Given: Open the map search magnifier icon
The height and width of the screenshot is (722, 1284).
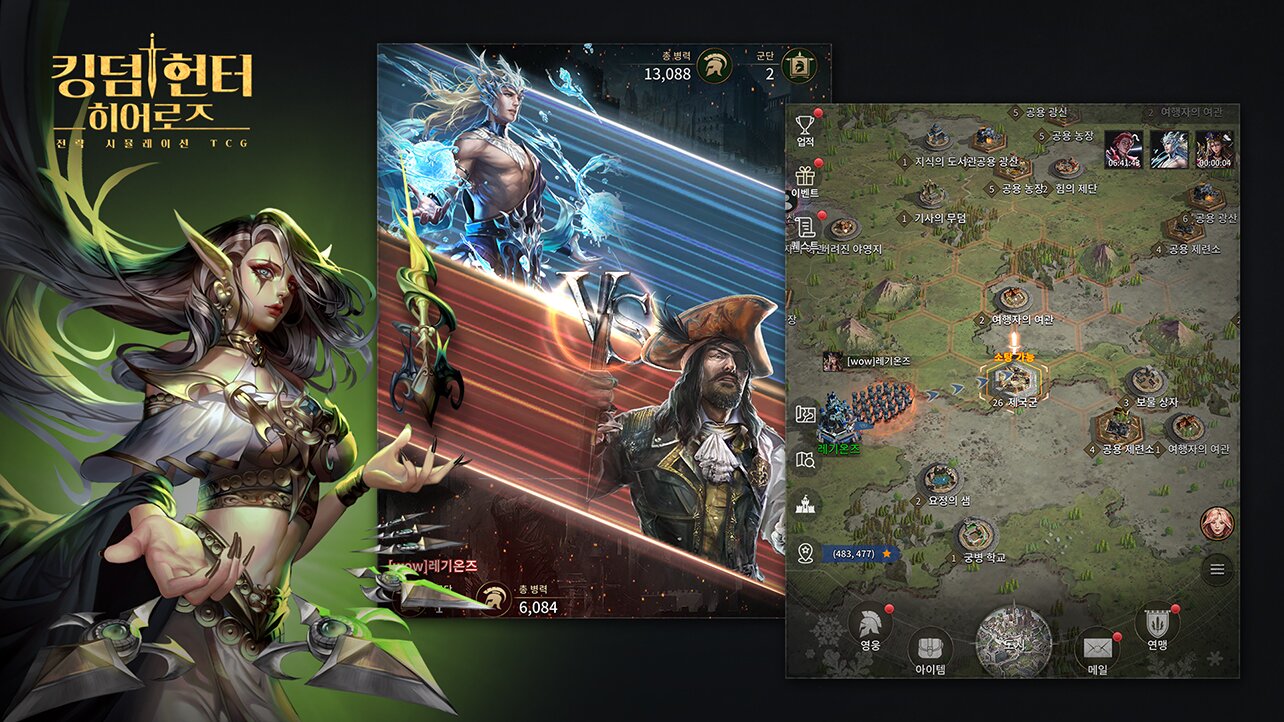Looking at the screenshot, I should [x=805, y=460].
